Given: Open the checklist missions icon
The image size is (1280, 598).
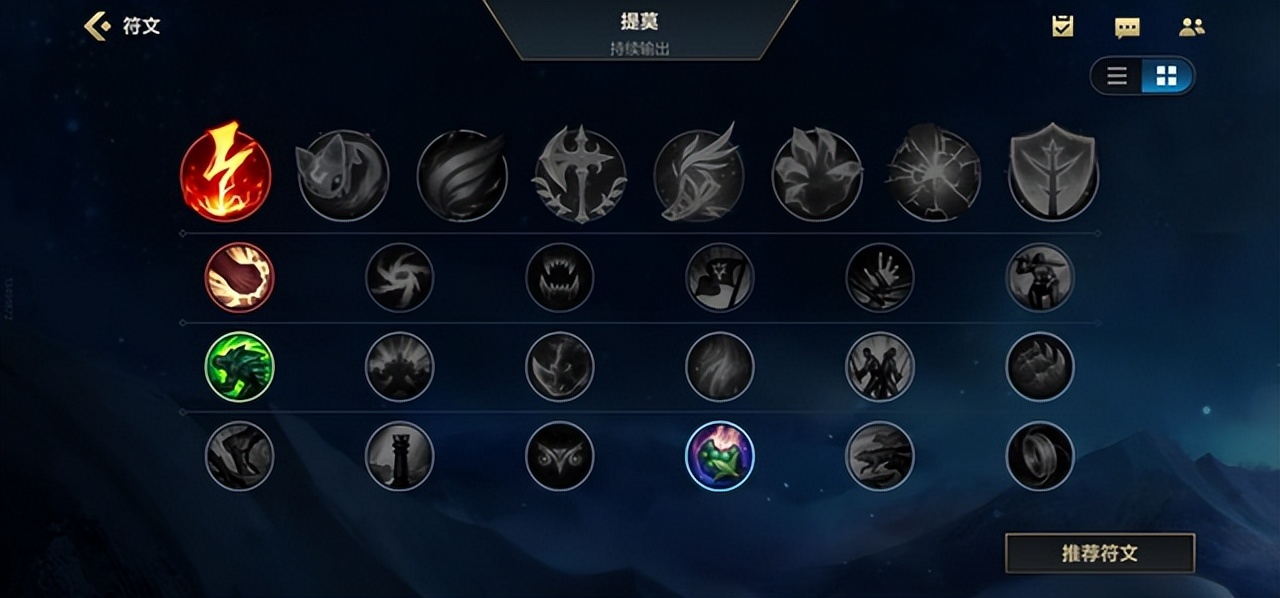Looking at the screenshot, I should (1062, 27).
